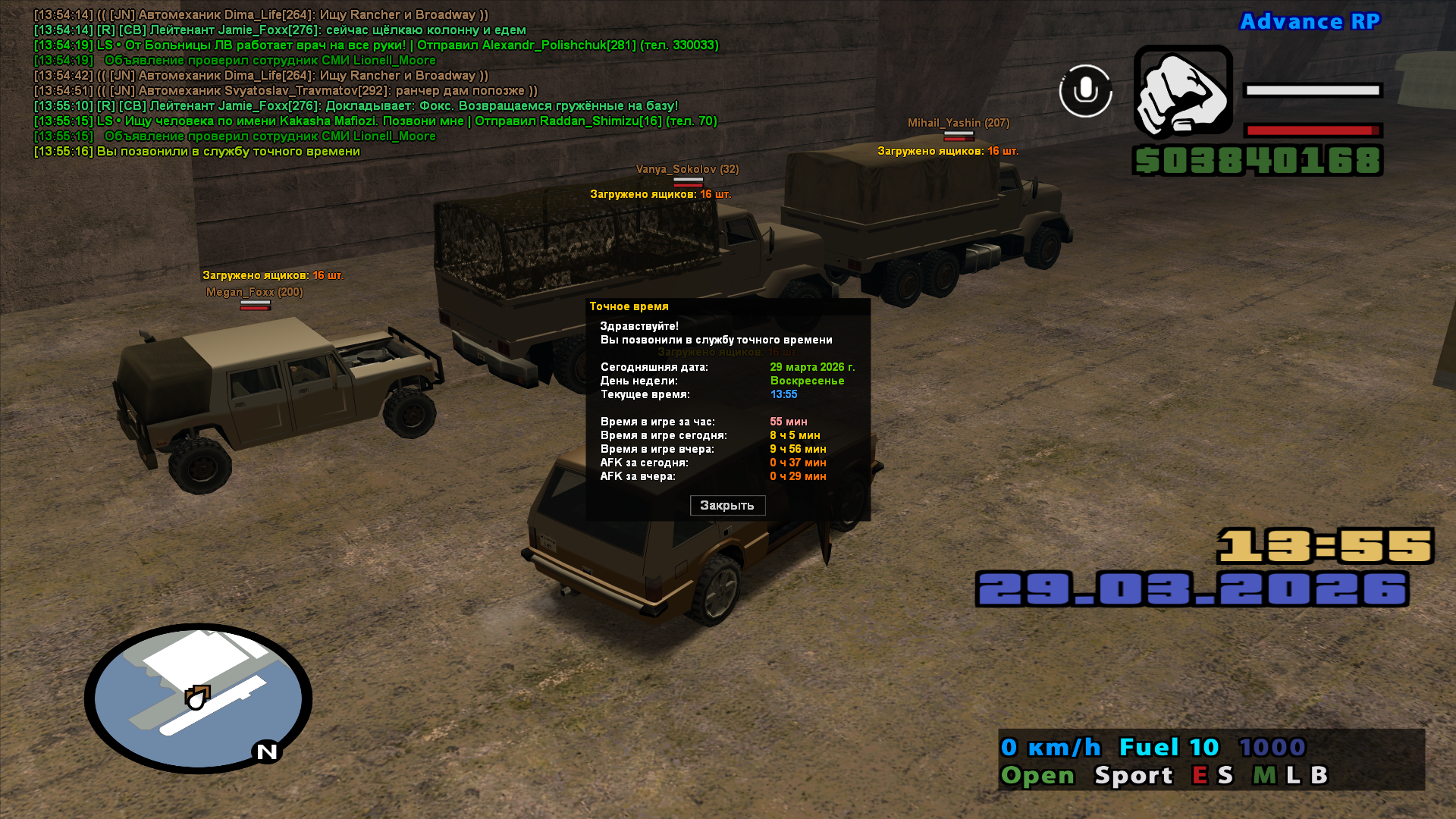Toggle the microphone voice chat icon
Viewport: 1456px width, 819px height.
tap(1085, 91)
